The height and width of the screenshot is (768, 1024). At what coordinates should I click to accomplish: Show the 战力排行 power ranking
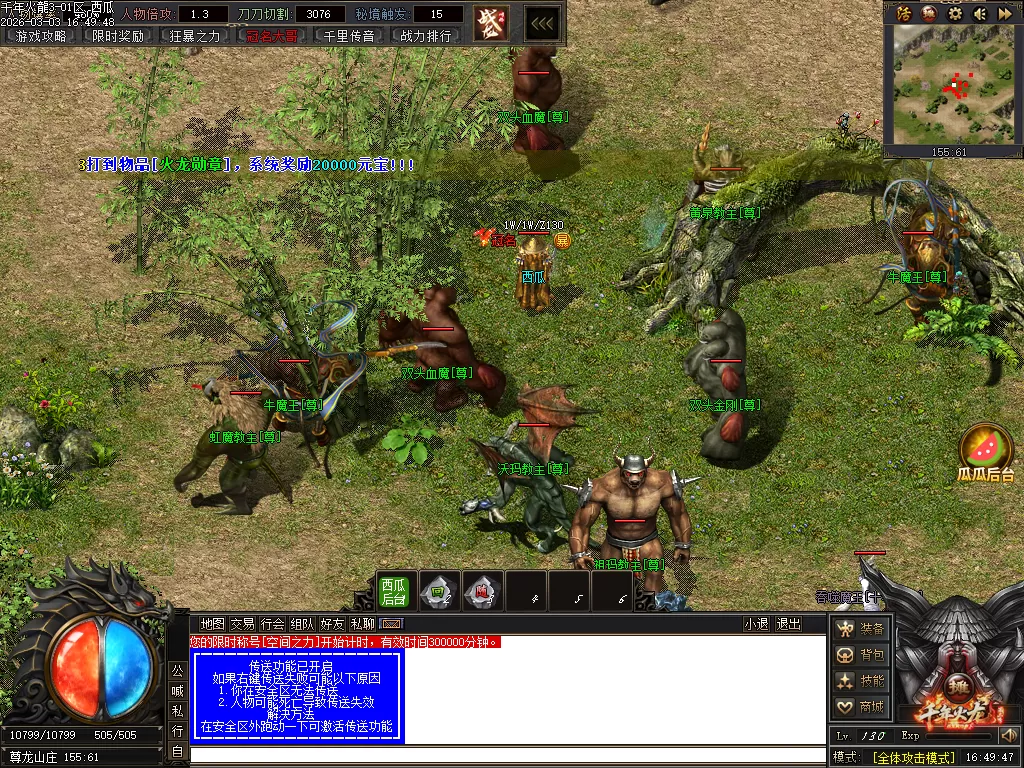click(x=426, y=36)
